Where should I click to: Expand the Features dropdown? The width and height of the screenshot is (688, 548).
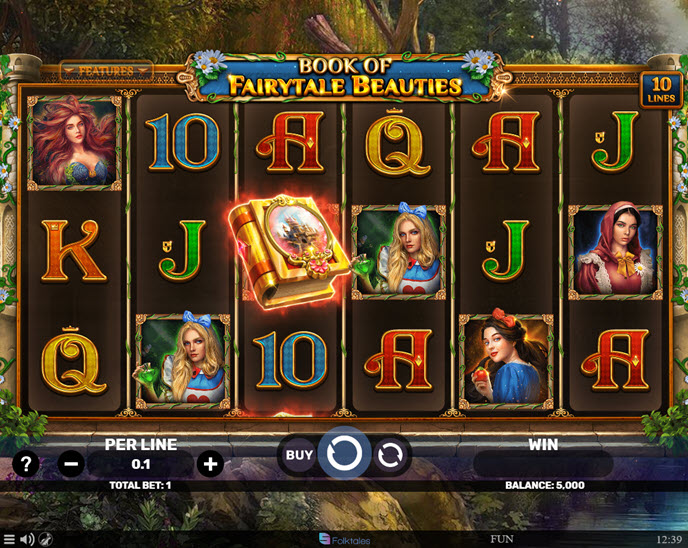coord(106,71)
